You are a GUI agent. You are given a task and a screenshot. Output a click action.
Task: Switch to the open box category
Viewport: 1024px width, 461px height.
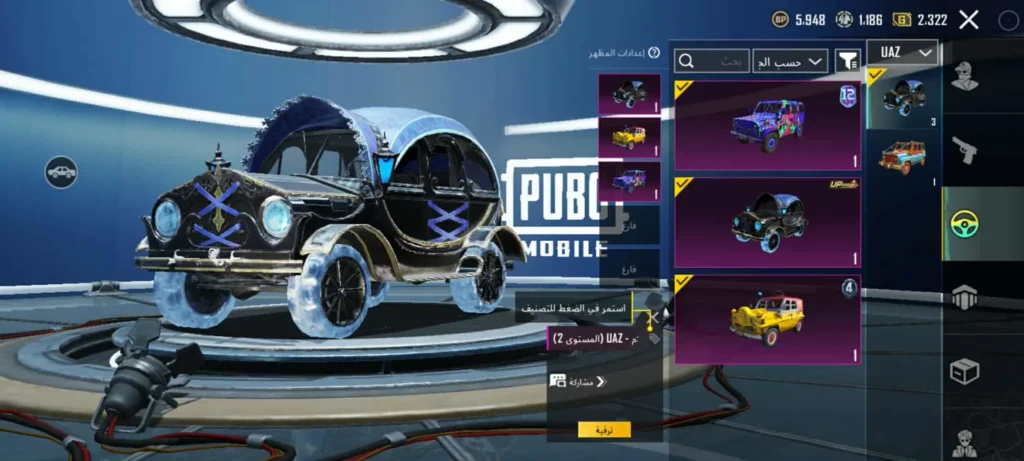click(965, 371)
